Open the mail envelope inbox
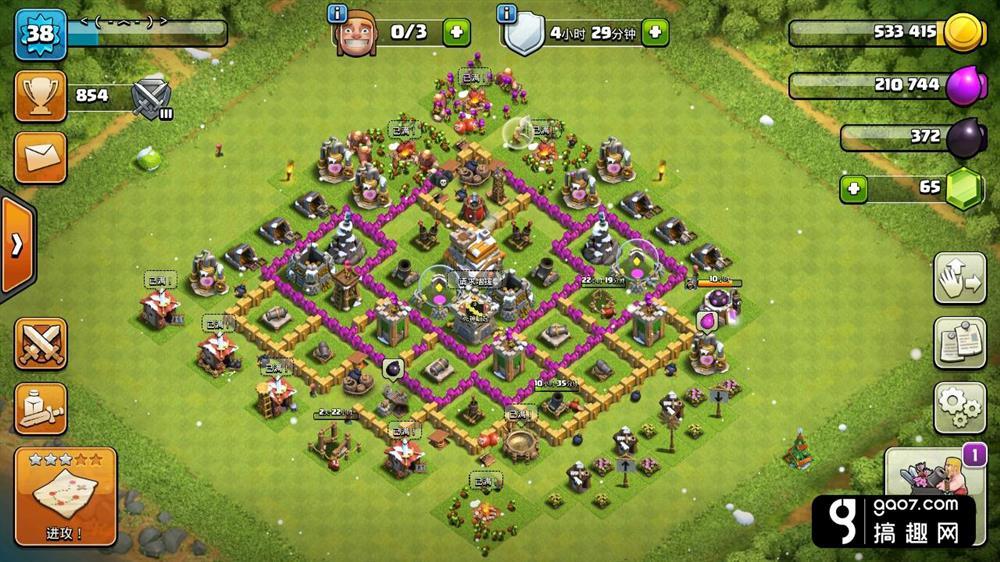The image size is (1000, 562). [x=40, y=158]
